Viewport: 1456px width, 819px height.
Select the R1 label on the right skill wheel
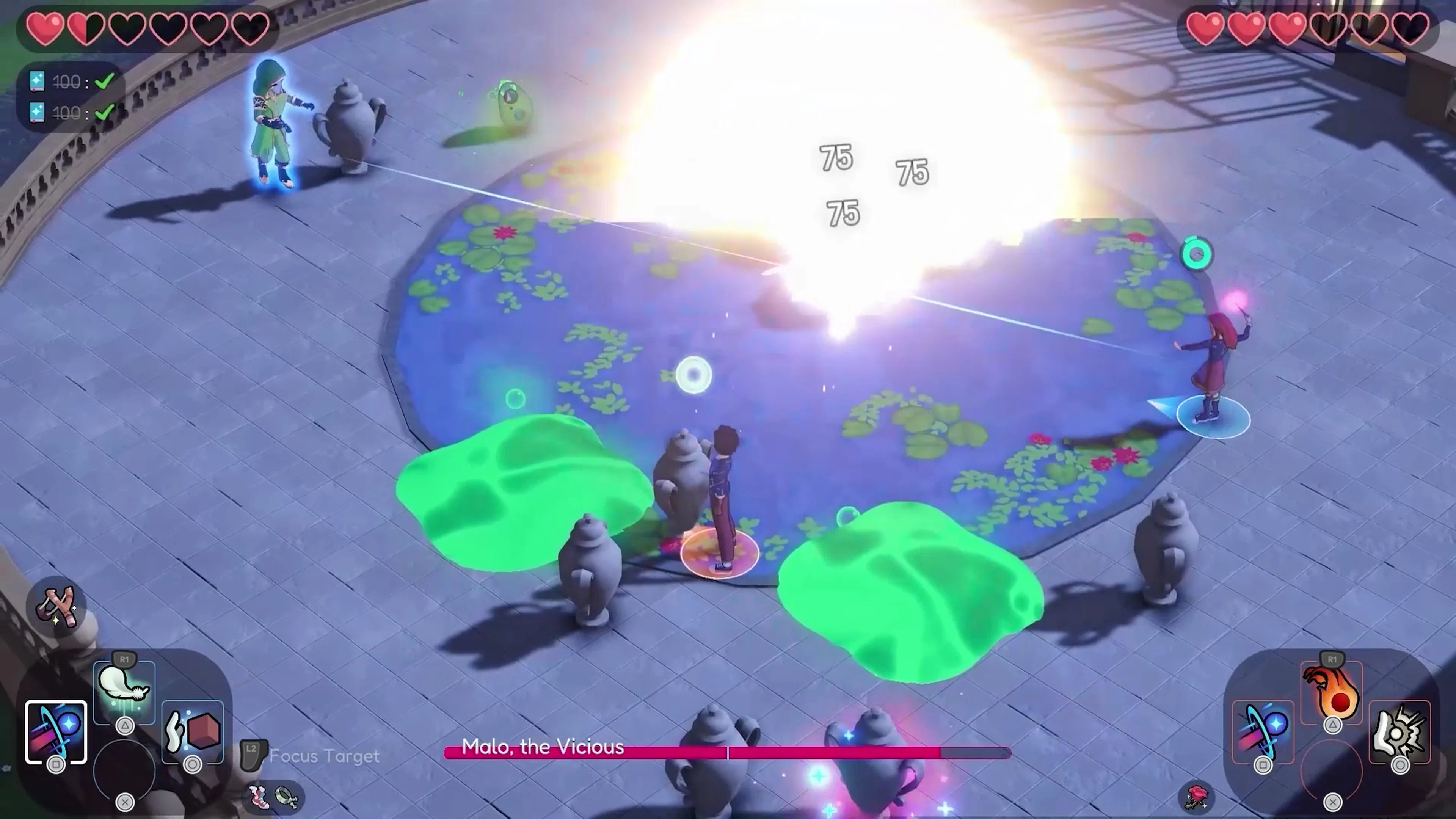[x=1332, y=660]
